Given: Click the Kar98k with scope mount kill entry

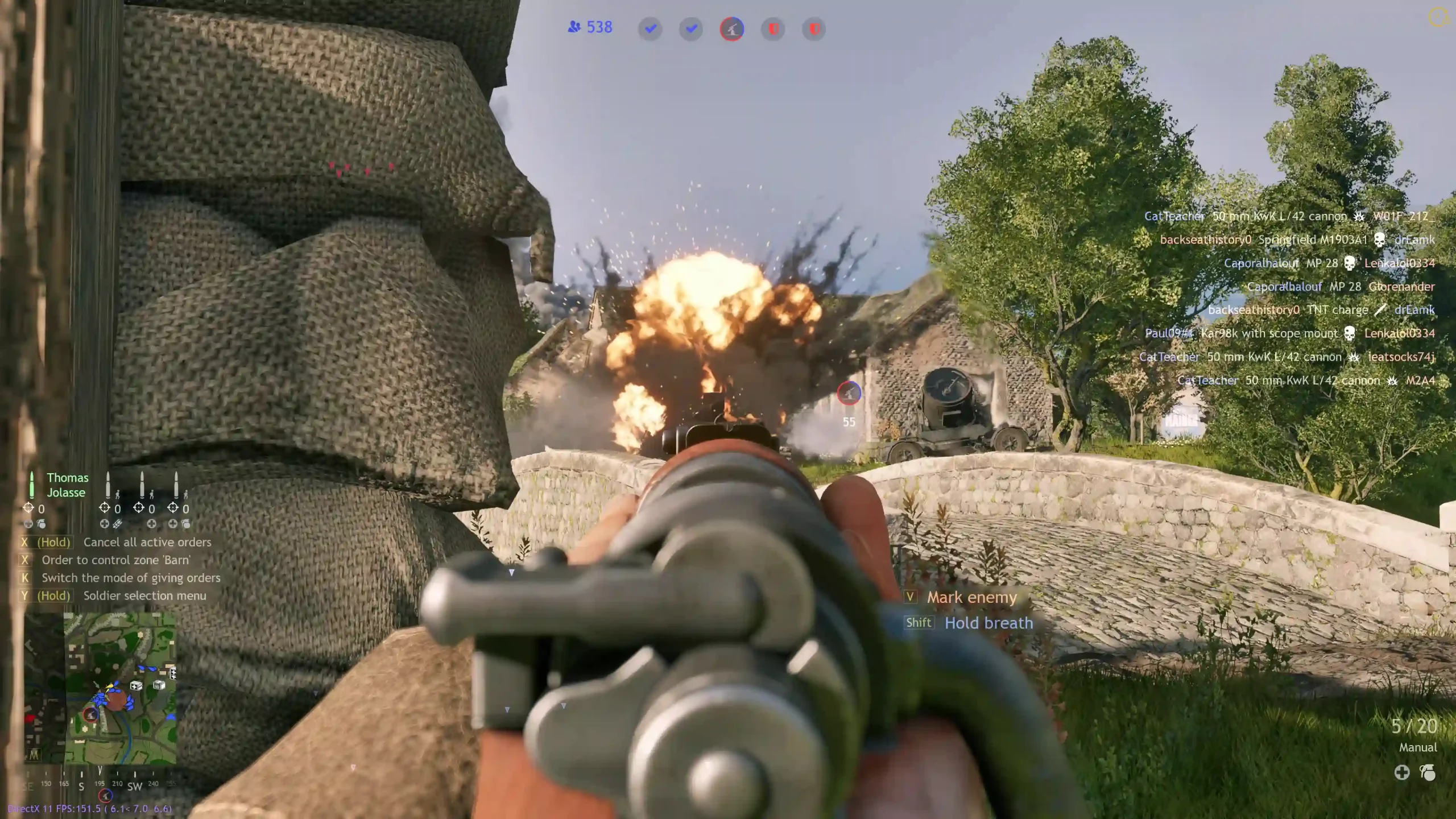Looking at the screenshot, I should coord(1269,333).
